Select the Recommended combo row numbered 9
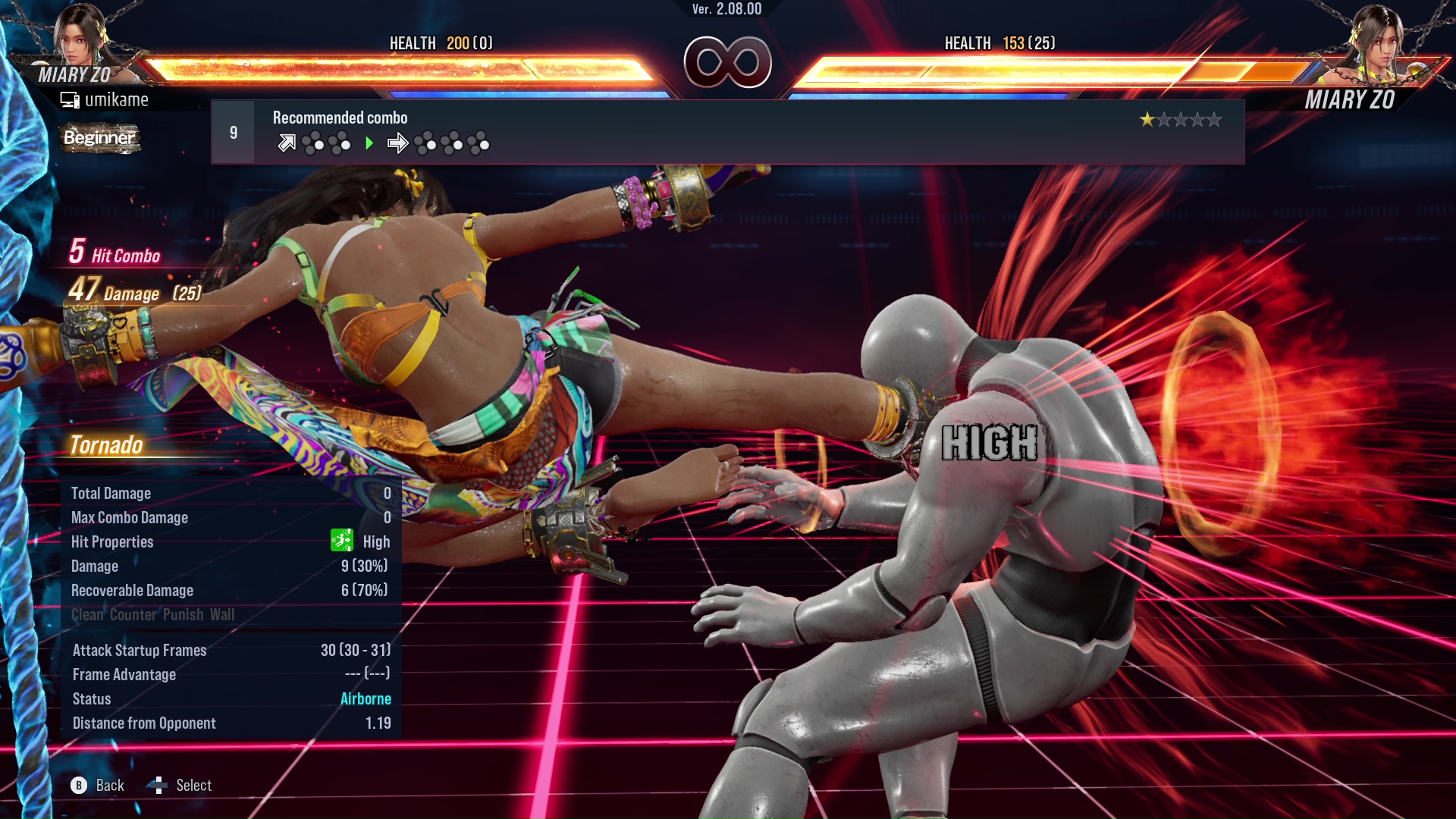Image resolution: width=1456 pixels, height=819 pixels. [726, 132]
